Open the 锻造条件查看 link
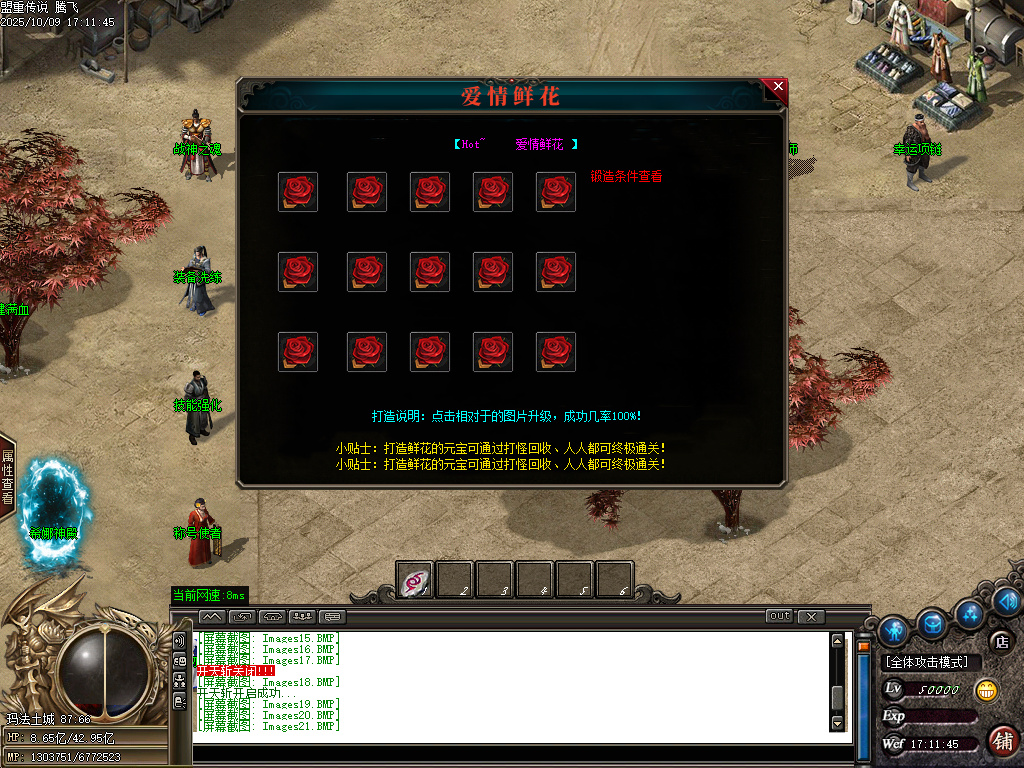 click(626, 176)
